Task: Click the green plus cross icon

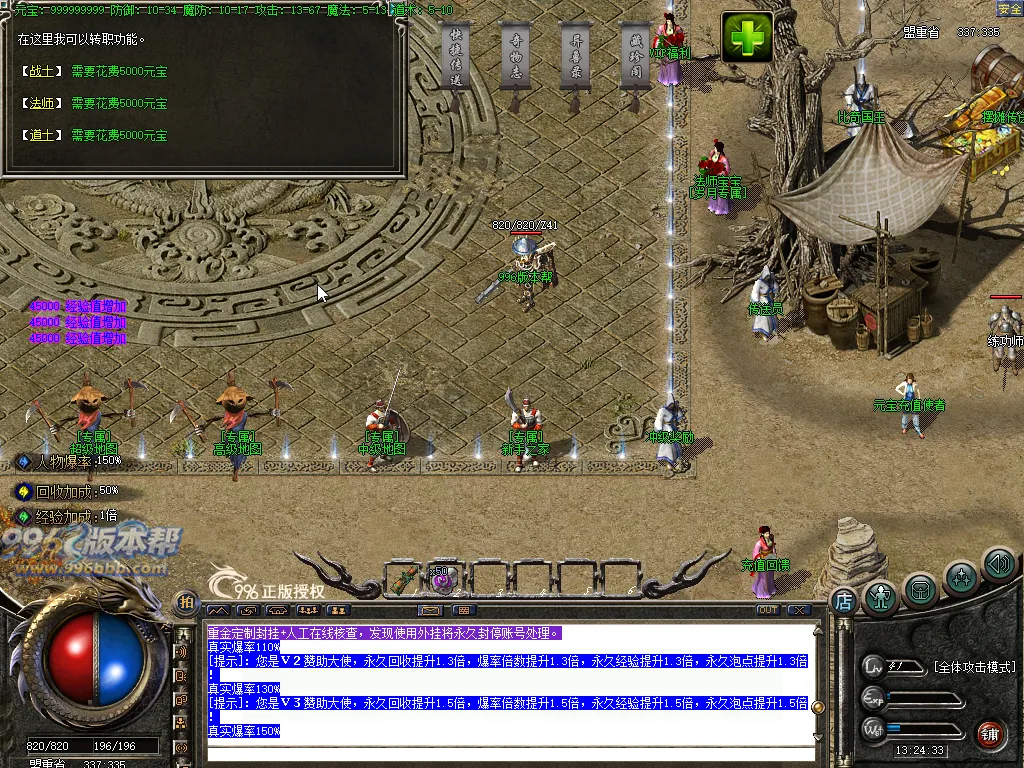Action: click(x=747, y=38)
